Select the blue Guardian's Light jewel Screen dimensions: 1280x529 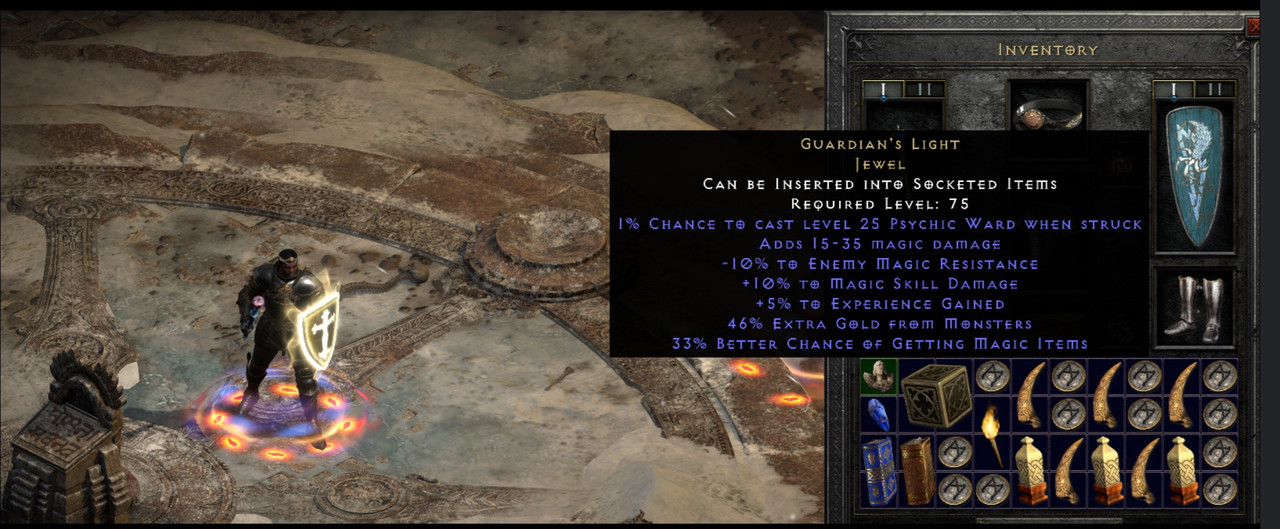pos(875,414)
